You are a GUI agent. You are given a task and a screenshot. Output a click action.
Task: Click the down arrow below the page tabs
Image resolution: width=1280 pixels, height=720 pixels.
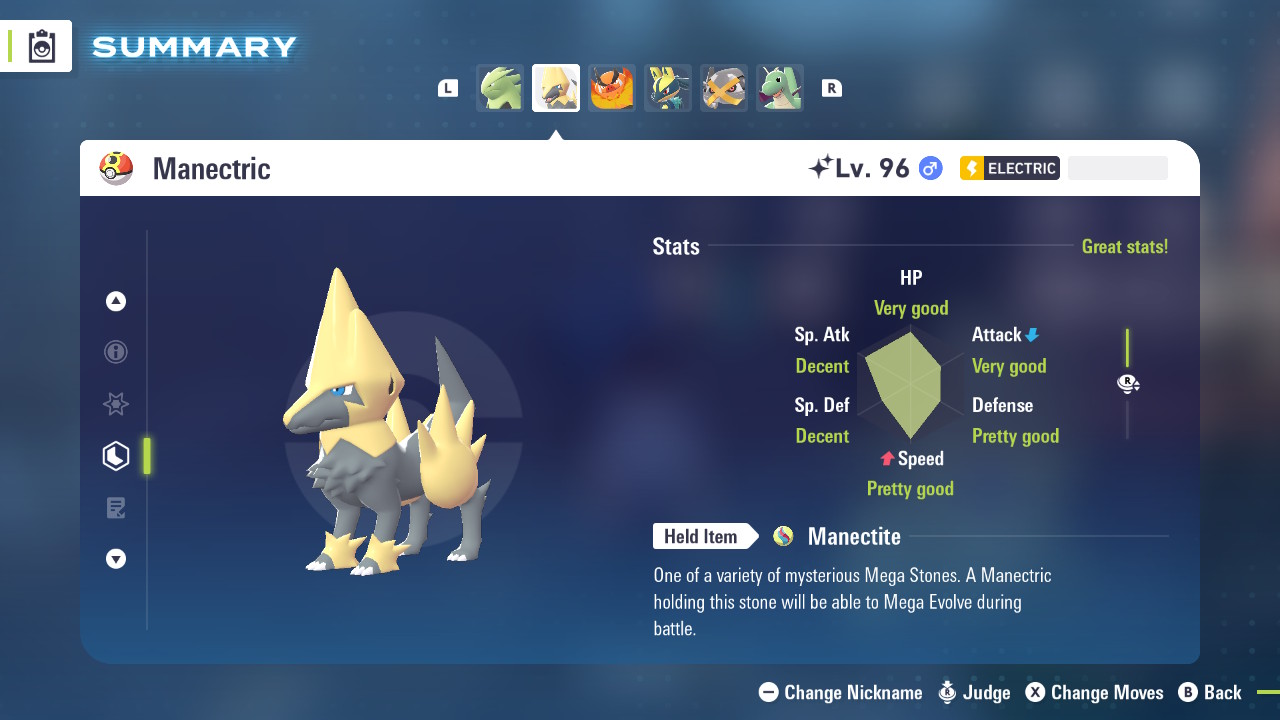116,559
